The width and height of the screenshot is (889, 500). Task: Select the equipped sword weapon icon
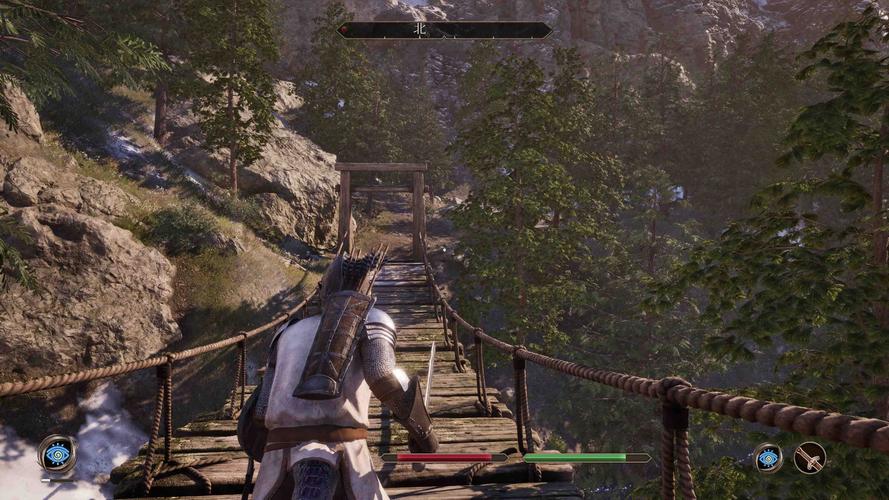pyautogui.click(x=809, y=458)
